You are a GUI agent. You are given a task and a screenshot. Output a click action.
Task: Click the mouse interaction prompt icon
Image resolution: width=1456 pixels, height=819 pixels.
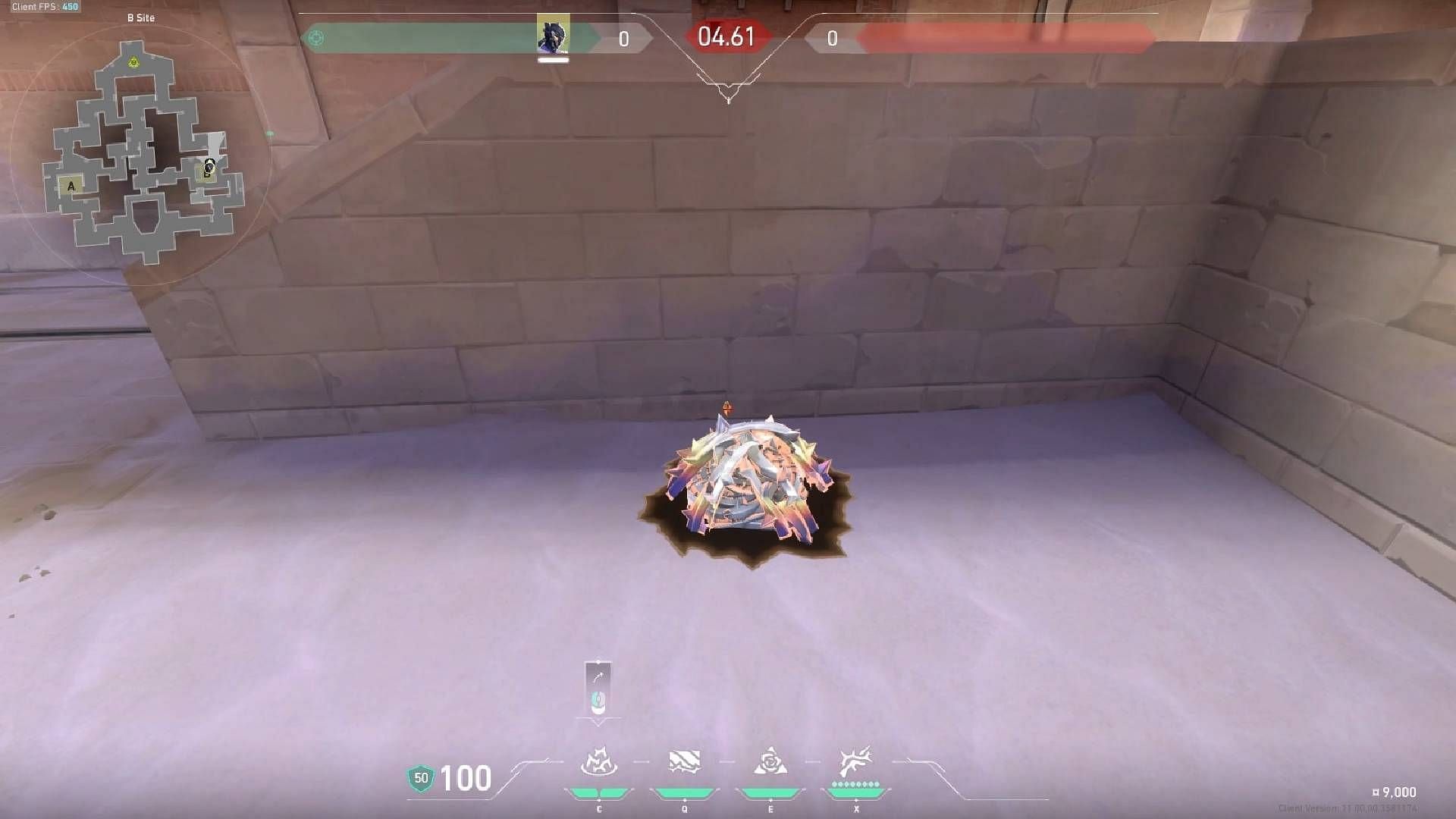point(598,701)
